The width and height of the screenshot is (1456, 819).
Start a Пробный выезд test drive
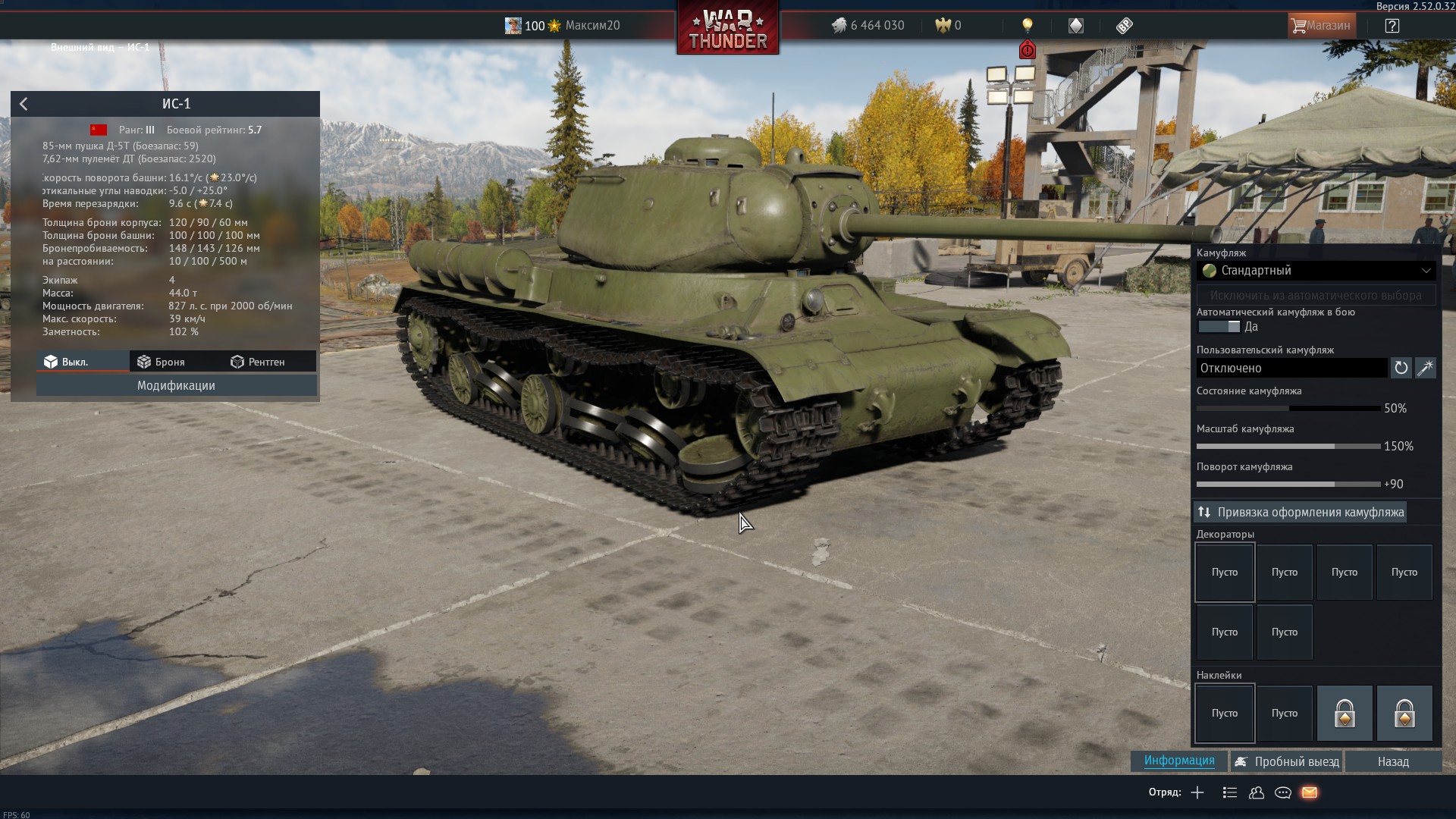1287,761
